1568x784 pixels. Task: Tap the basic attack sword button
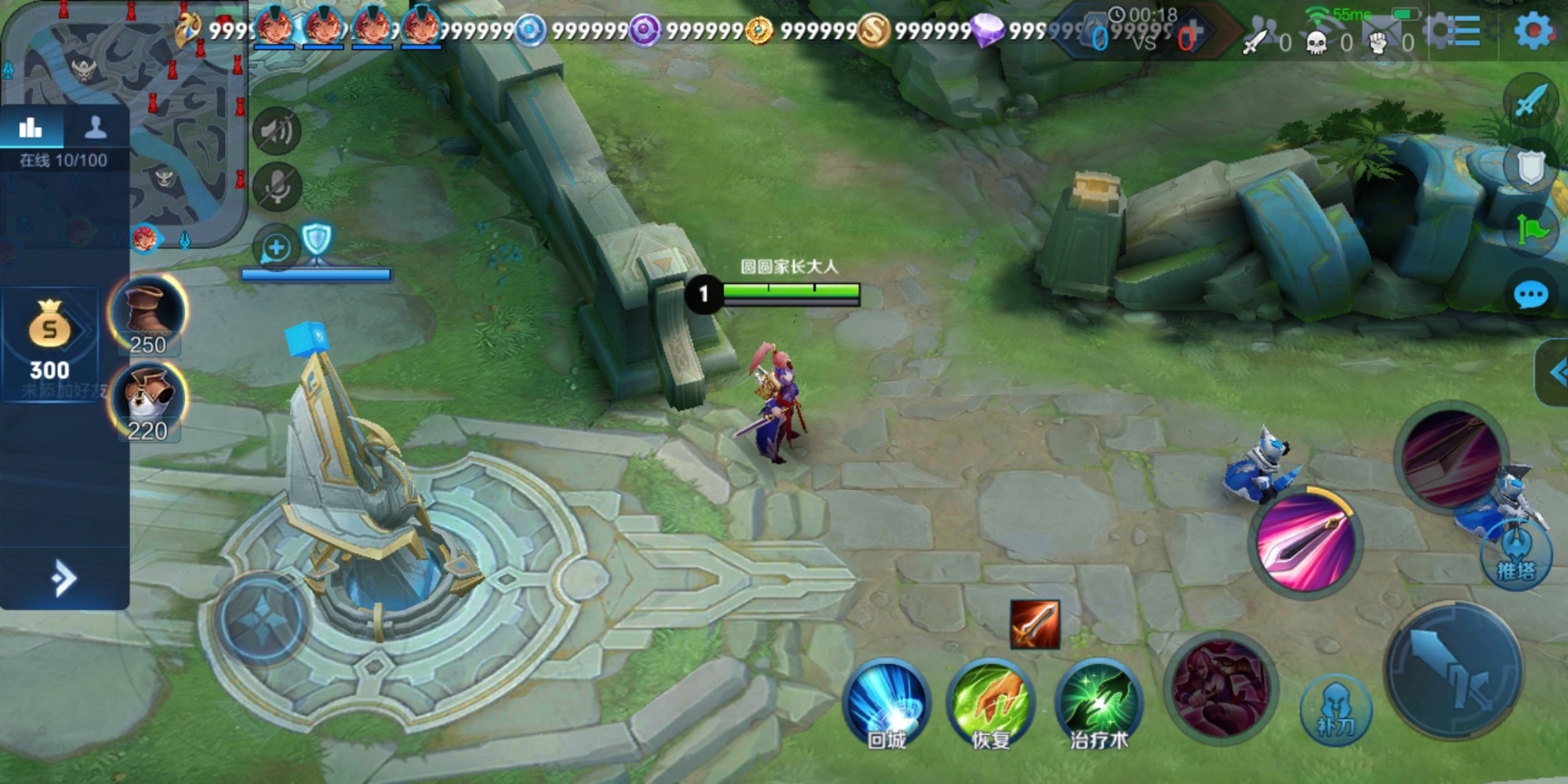(1454, 670)
